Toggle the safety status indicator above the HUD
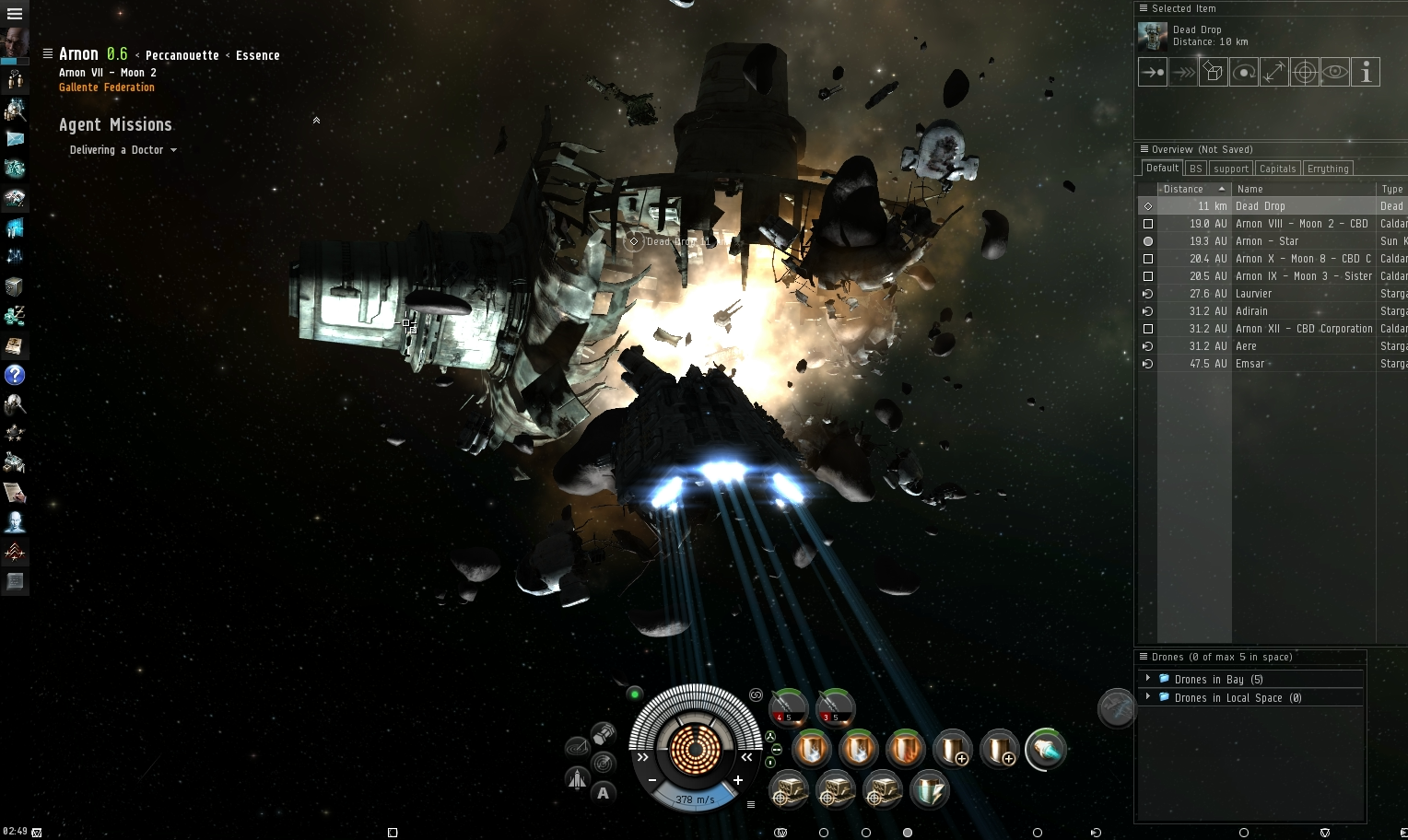The image size is (1408, 840). pos(634,694)
